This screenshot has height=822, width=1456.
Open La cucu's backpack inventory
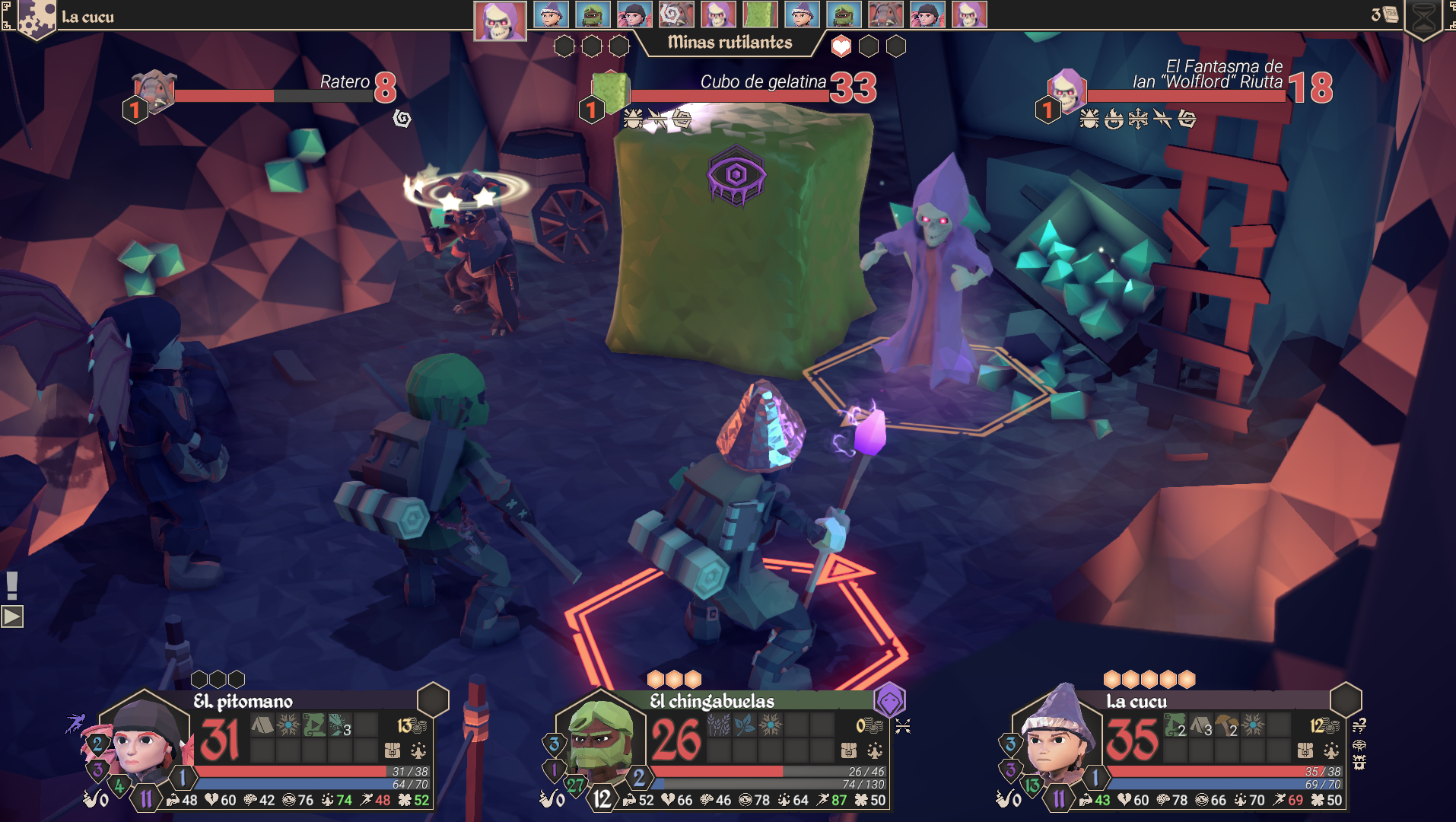point(1305,751)
